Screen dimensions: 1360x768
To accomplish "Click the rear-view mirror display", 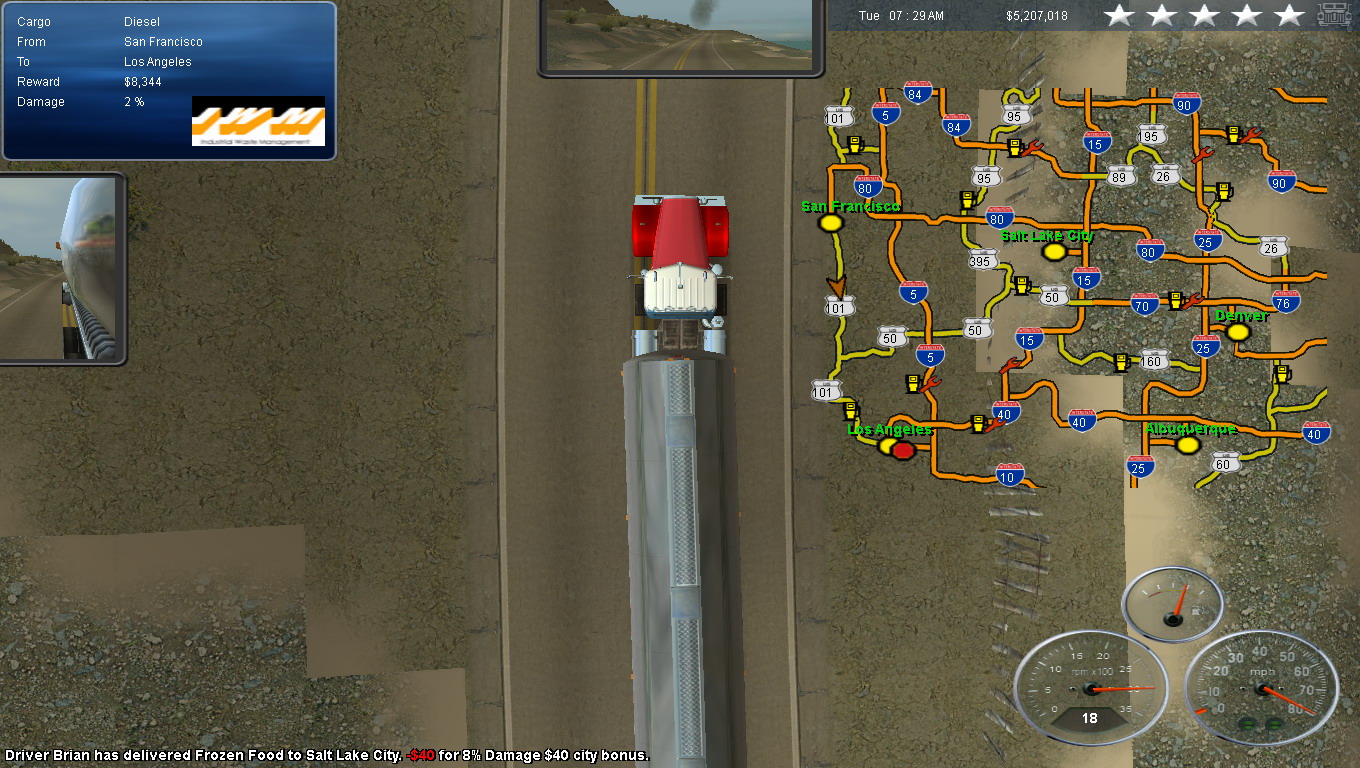I will pyautogui.click(x=680, y=36).
